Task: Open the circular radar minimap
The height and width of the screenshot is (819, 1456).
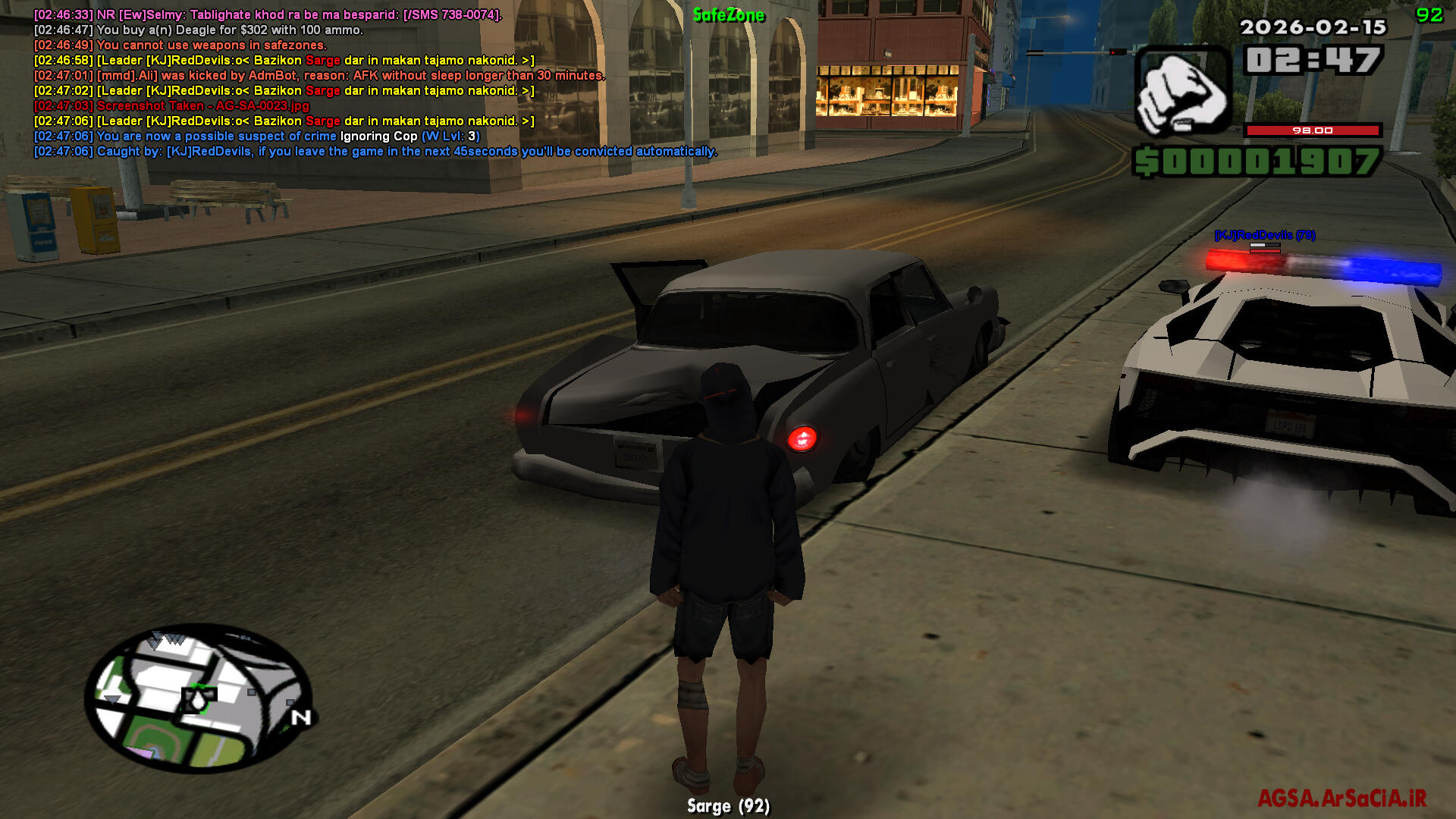Action: tap(199, 697)
